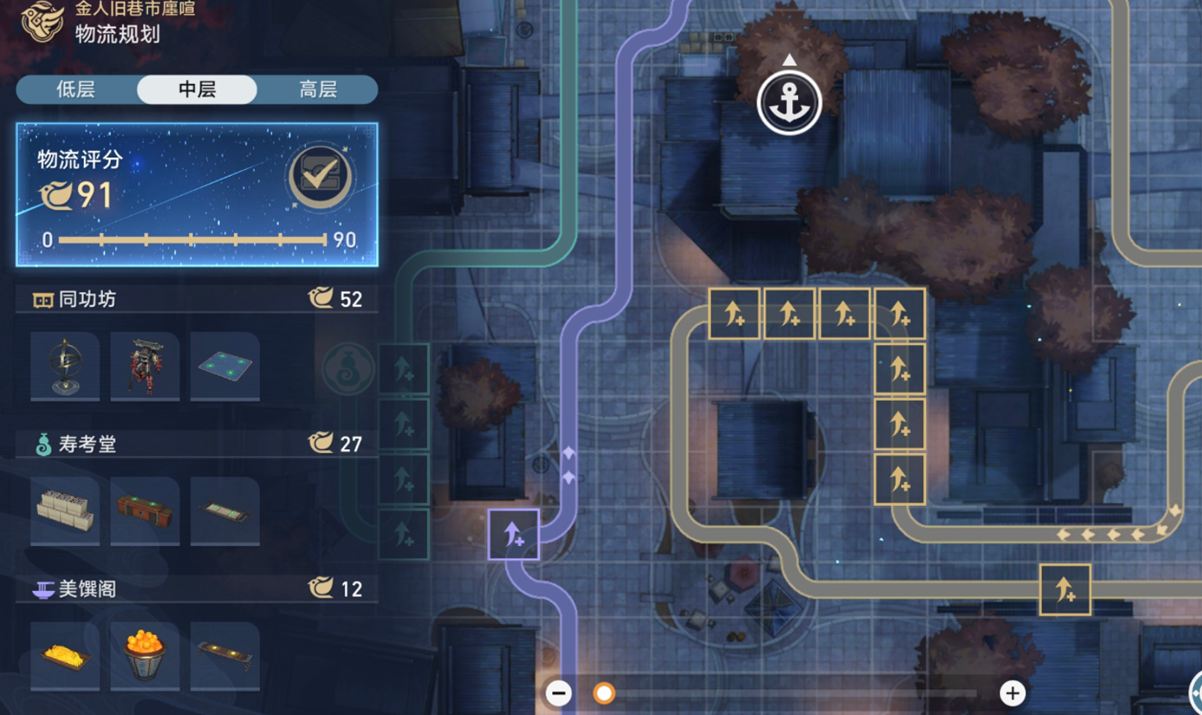Zoom in the map with the plus button
This screenshot has height=715, width=1202.
tap(1012, 693)
